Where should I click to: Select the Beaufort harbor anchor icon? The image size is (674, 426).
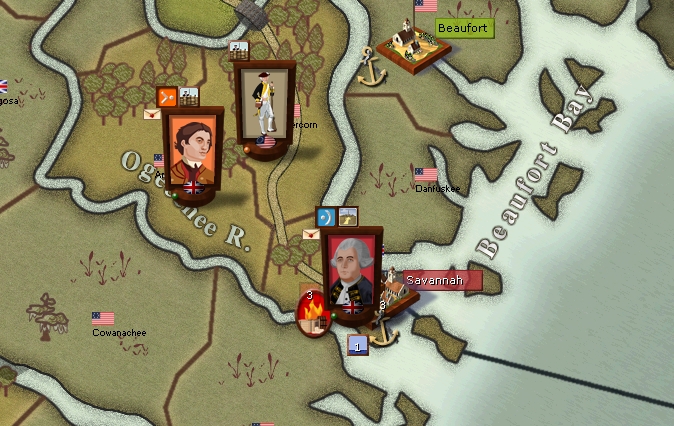372,71
